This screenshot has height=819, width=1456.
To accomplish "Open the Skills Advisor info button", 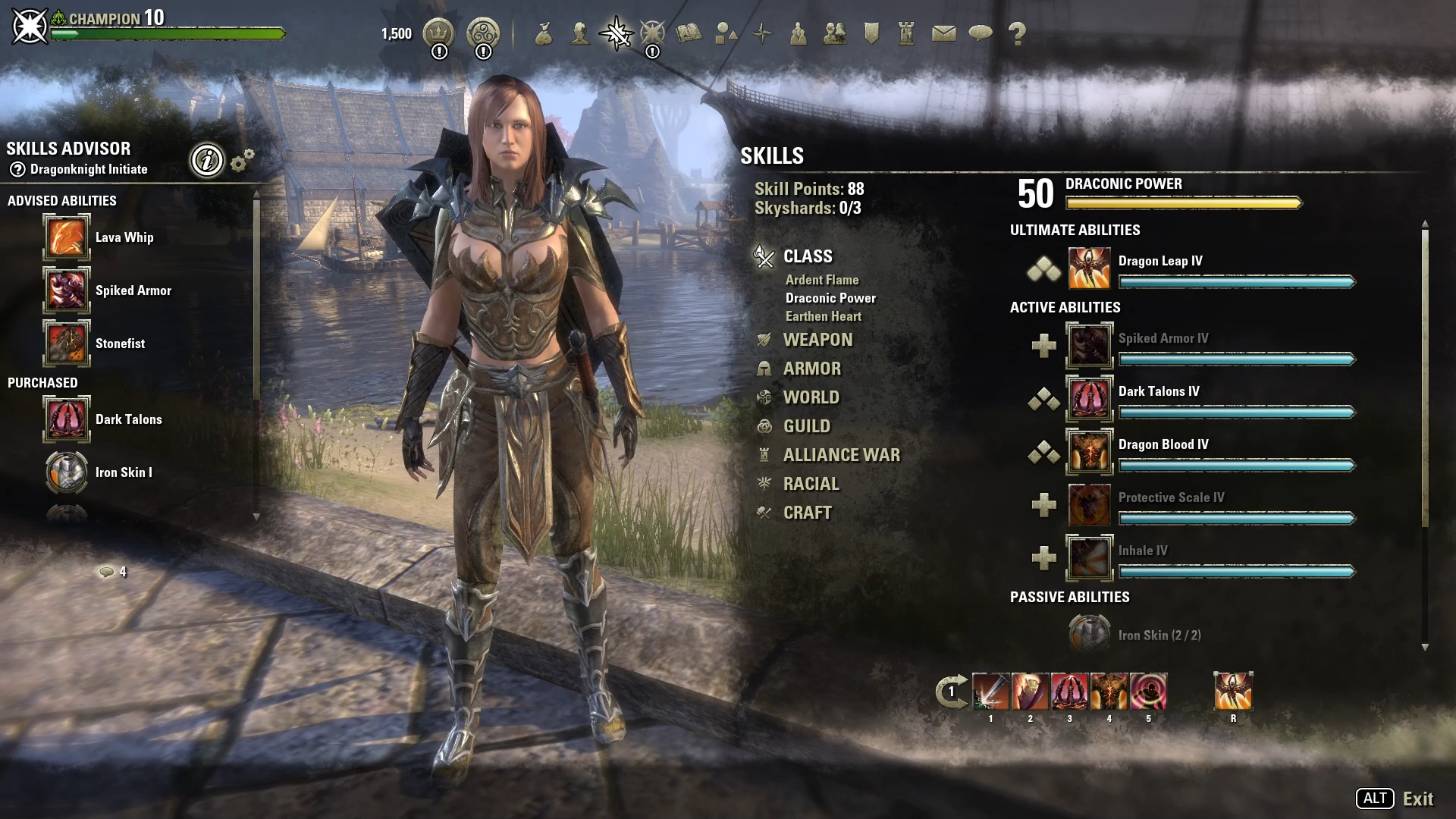I will click(207, 160).
